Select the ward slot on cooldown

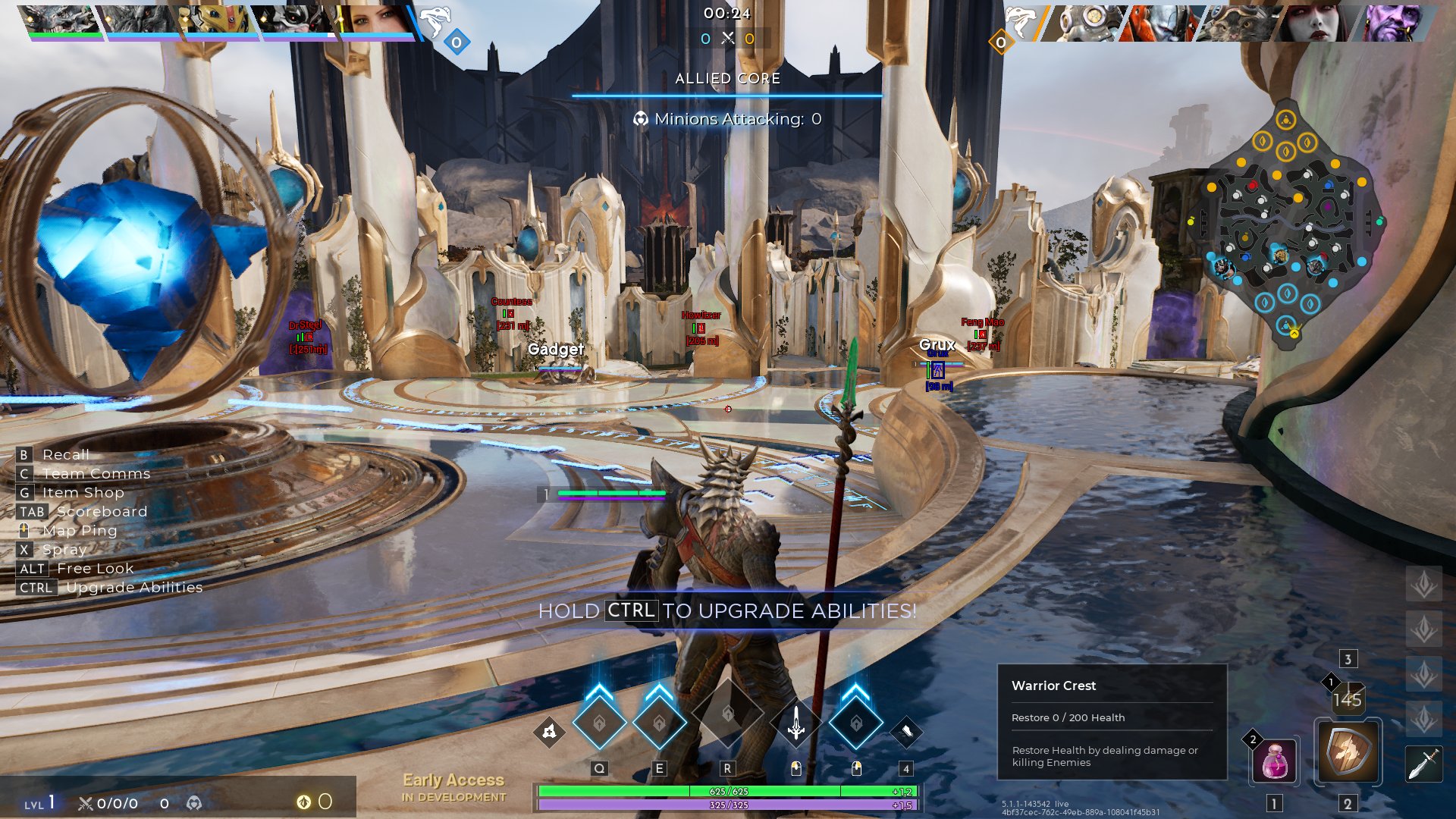pos(1348,698)
